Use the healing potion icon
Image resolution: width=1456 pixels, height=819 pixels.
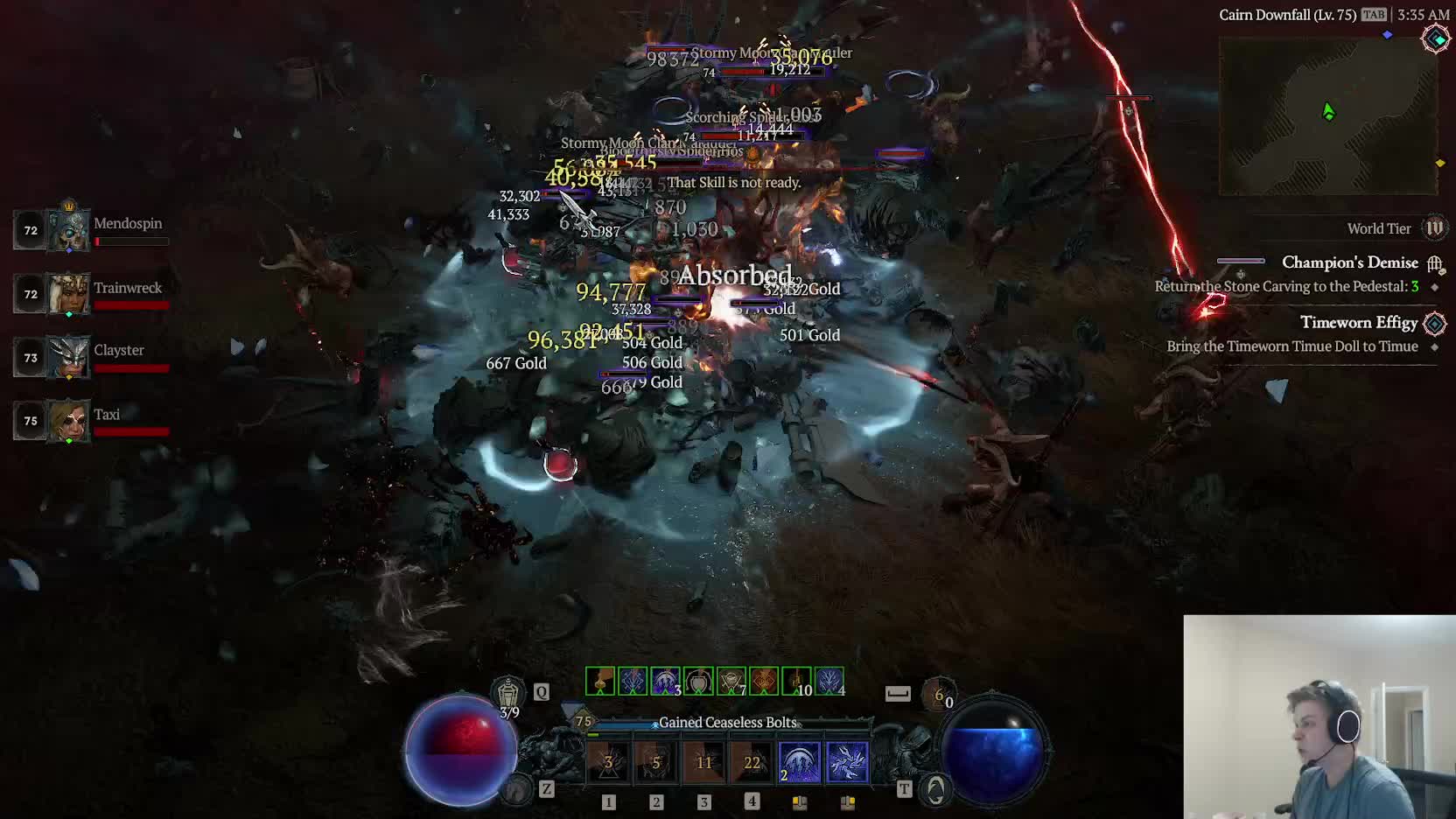click(508, 694)
